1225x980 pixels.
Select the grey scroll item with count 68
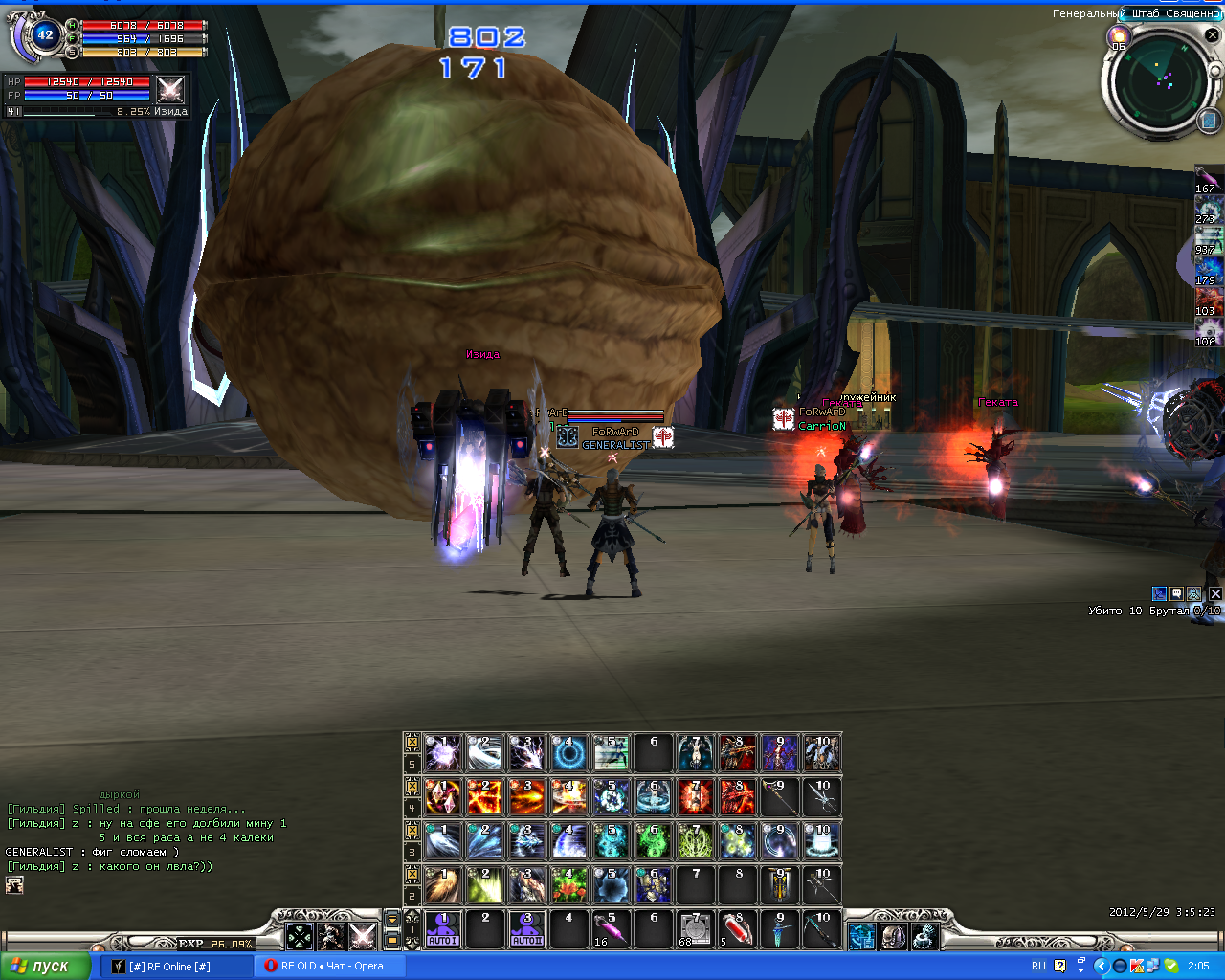(x=696, y=929)
